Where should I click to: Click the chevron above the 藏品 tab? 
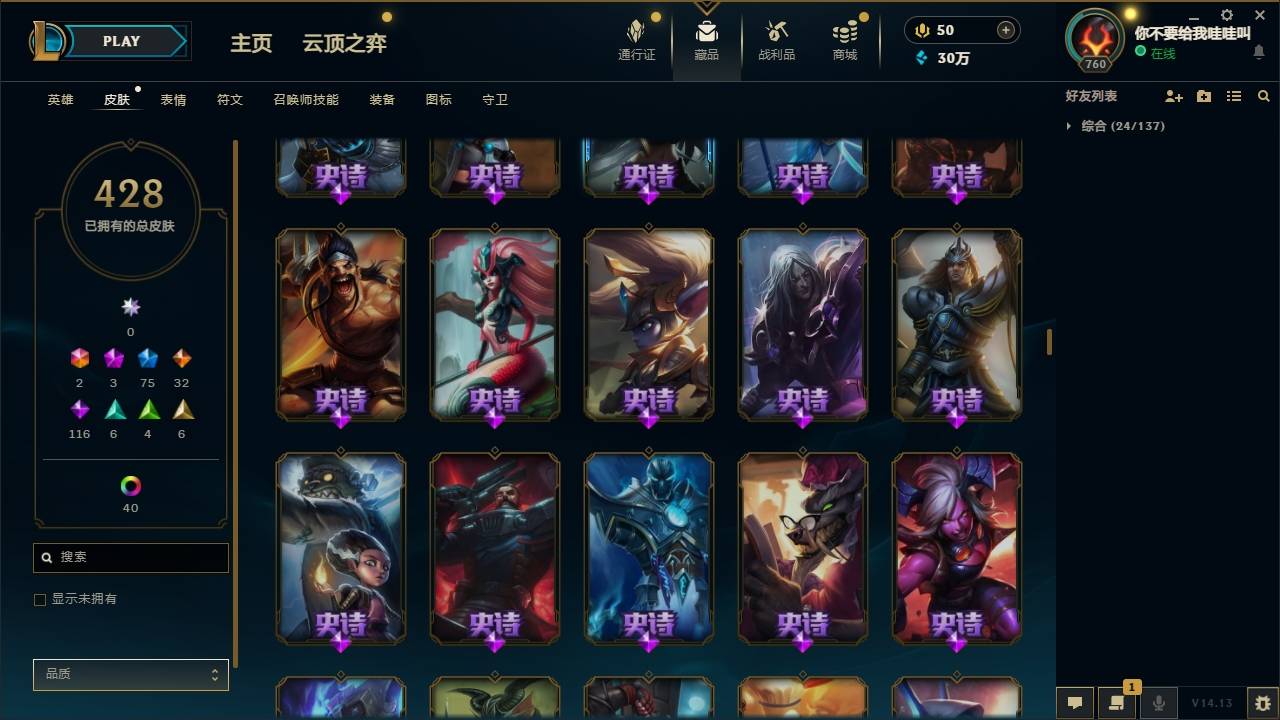pyautogui.click(x=706, y=8)
